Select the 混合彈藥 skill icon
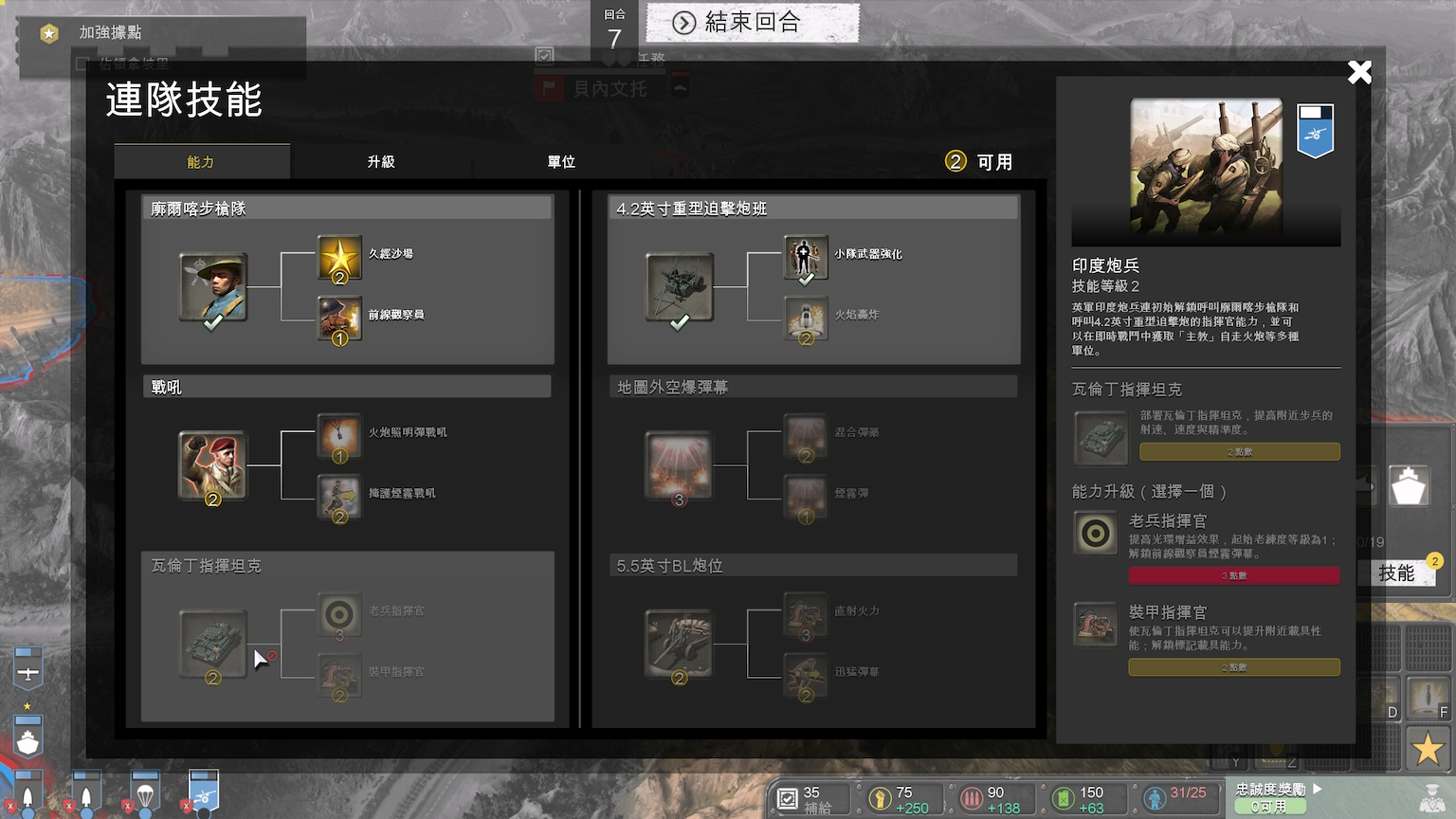The height and width of the screenshot is (819, 1456). tap(805, 436)
